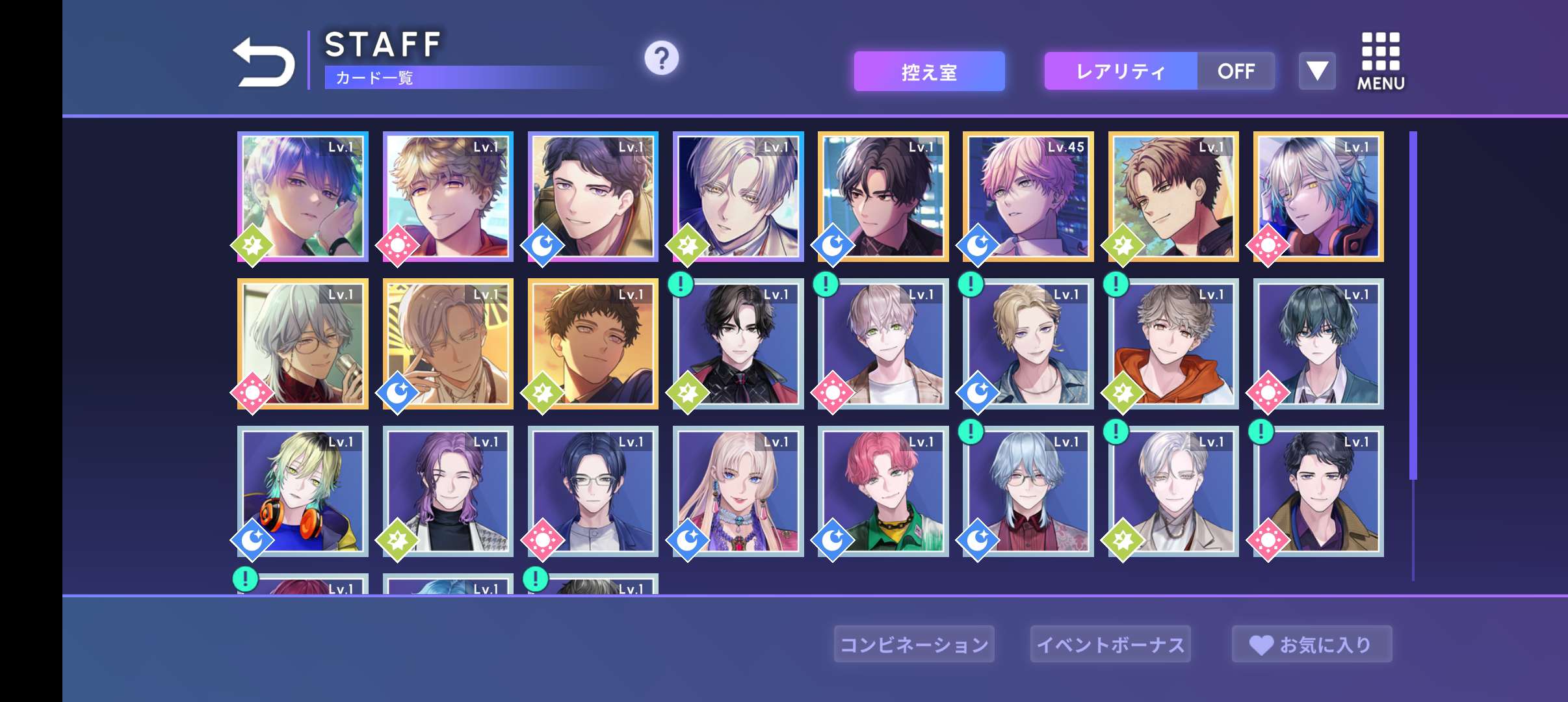This screenshot has width=1568, height=702.
Task: Pick the silver-haired card holding a microphone
Action: (x=303, y=344)
